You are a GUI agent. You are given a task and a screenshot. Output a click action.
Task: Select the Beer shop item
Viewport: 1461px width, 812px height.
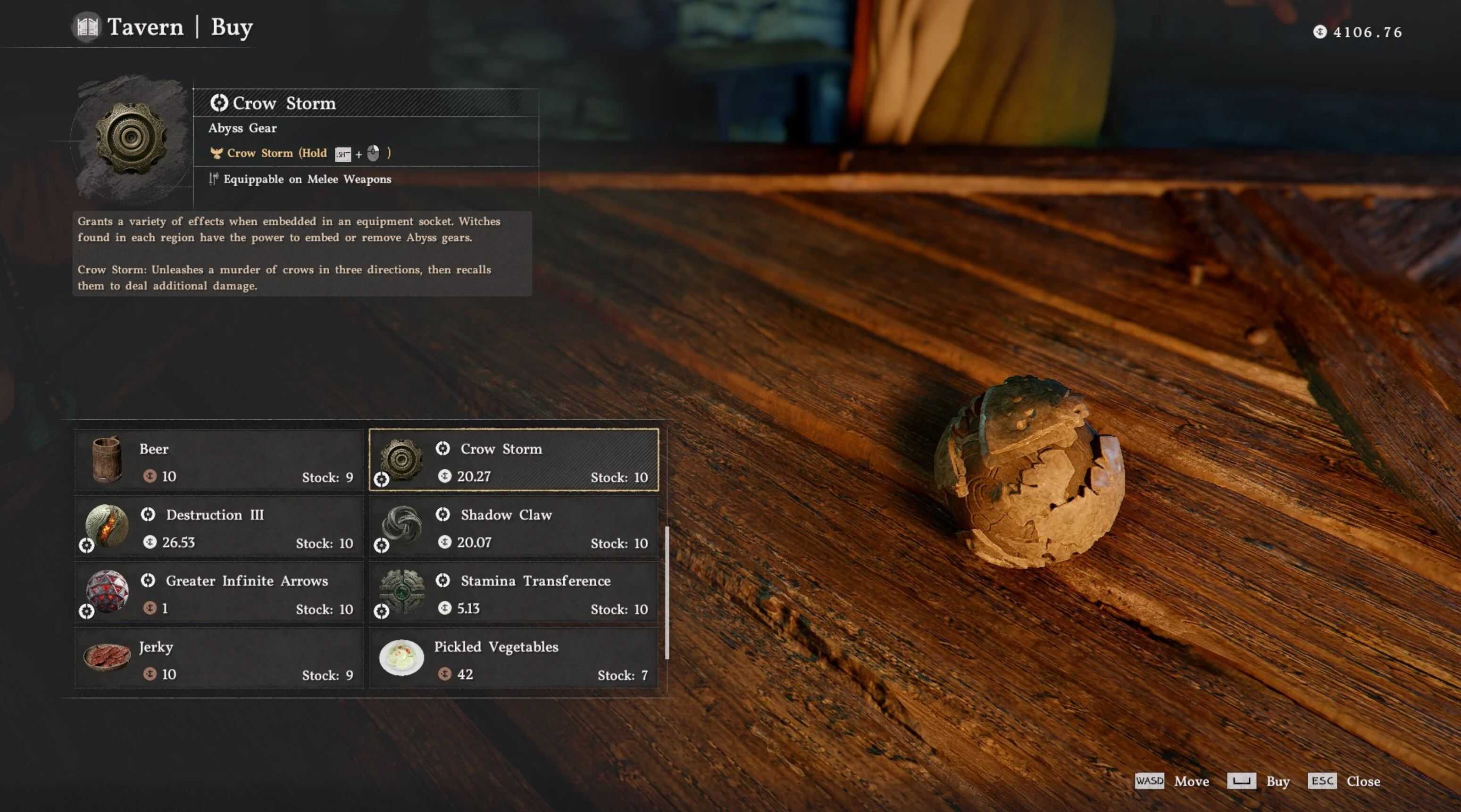tap(219, 460)
